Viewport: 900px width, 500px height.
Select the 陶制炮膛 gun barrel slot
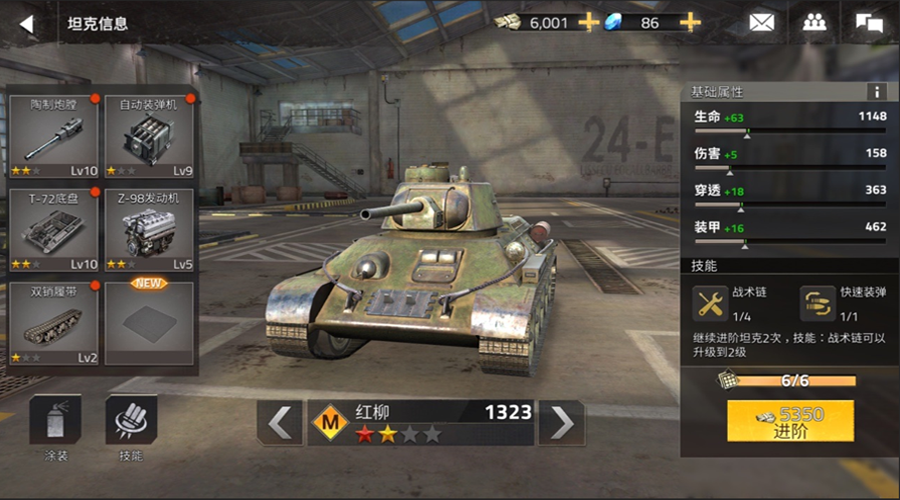pyautogui.click(x=54, y=136)
